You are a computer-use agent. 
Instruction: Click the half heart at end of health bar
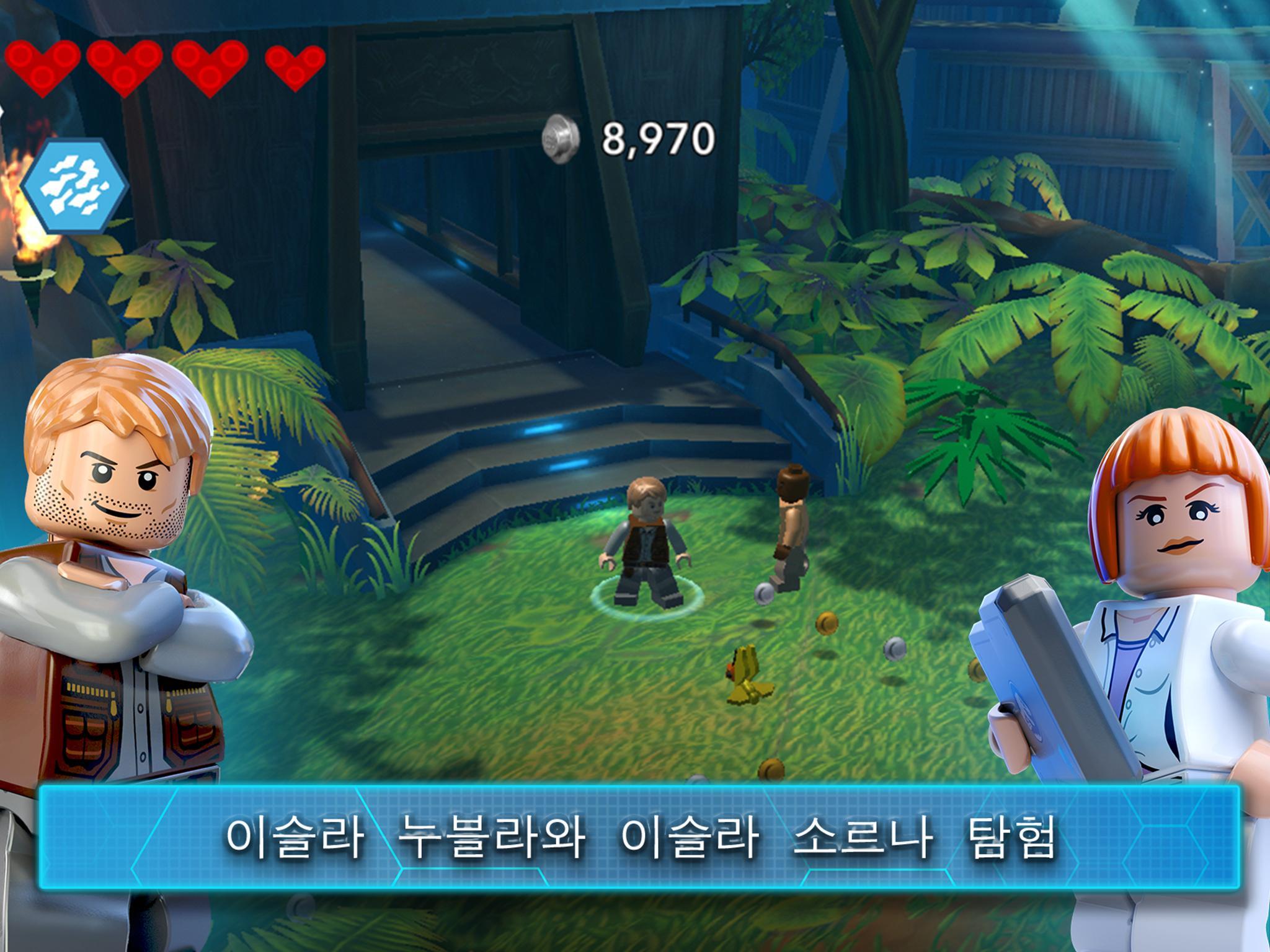(x=295, y=68)
